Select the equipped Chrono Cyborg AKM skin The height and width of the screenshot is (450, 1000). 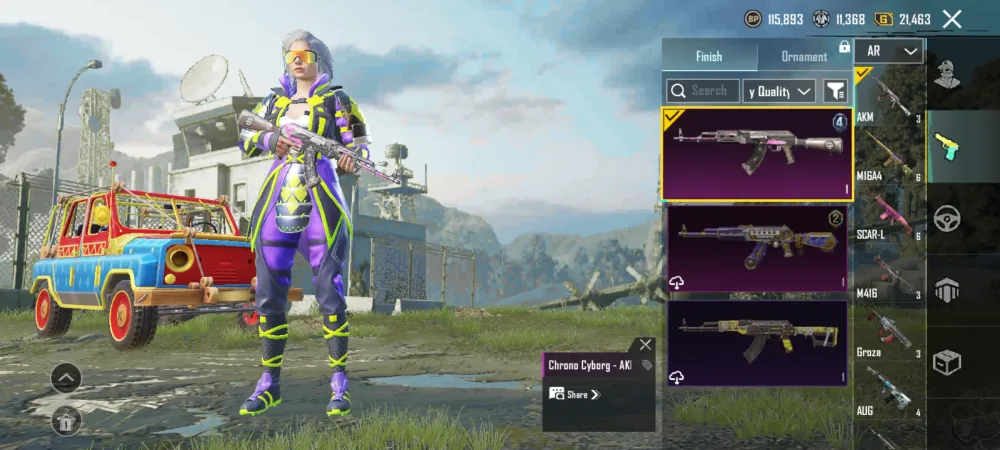coord(755,153)
